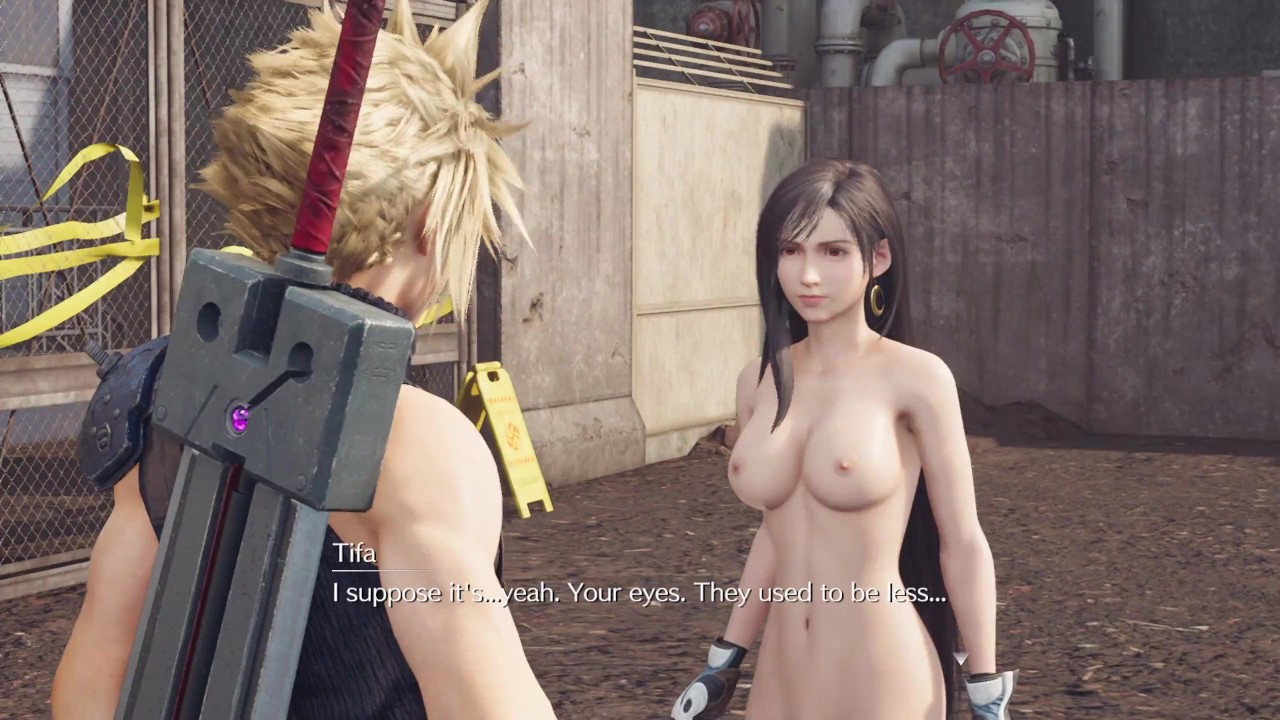The height and width of the screenshot is (720, 1280).
Task: Click the dialogue continue arrow after the subtitle
Action: coord(961,657)
